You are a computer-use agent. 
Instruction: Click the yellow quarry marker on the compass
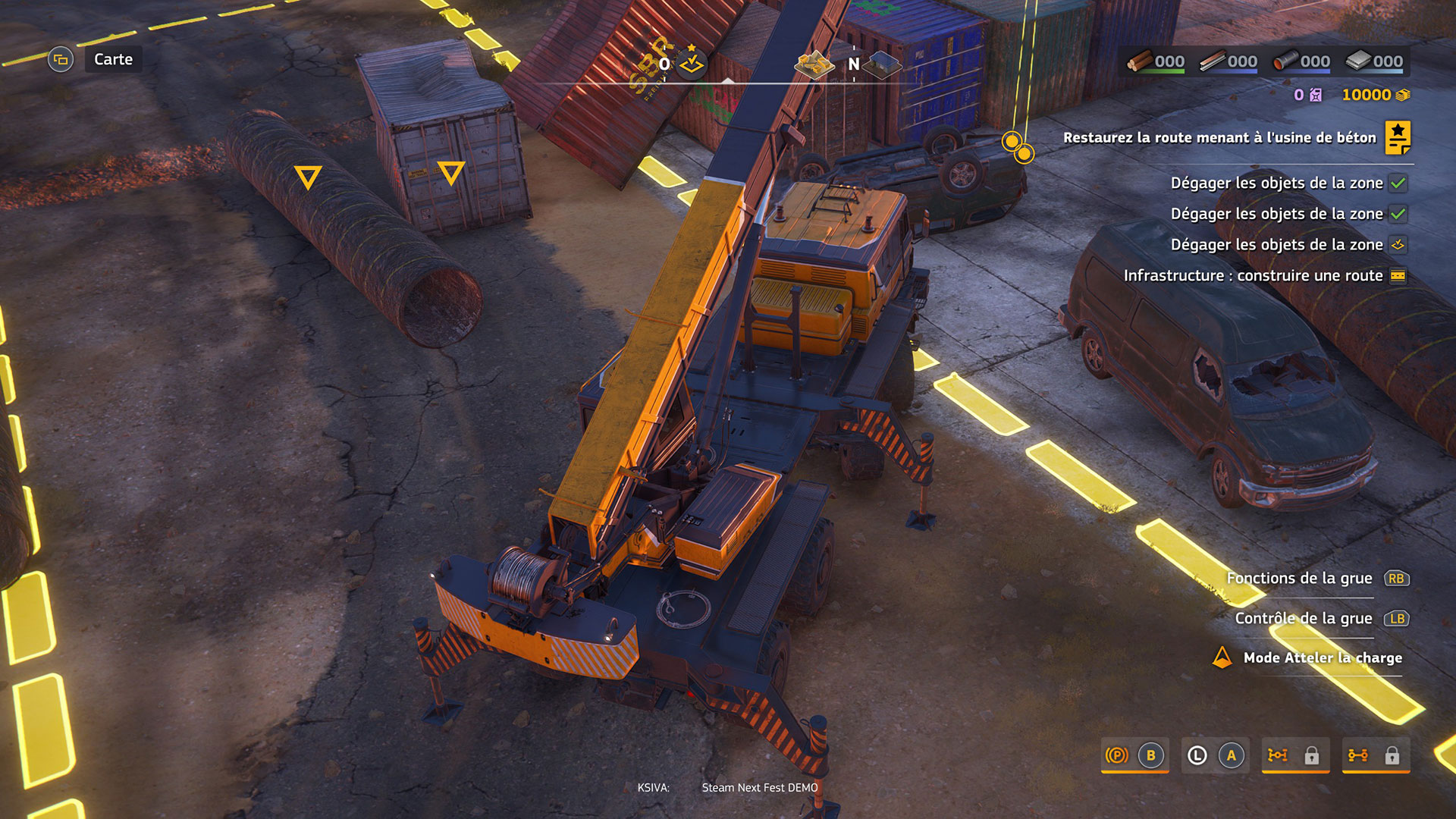point(813,64)
